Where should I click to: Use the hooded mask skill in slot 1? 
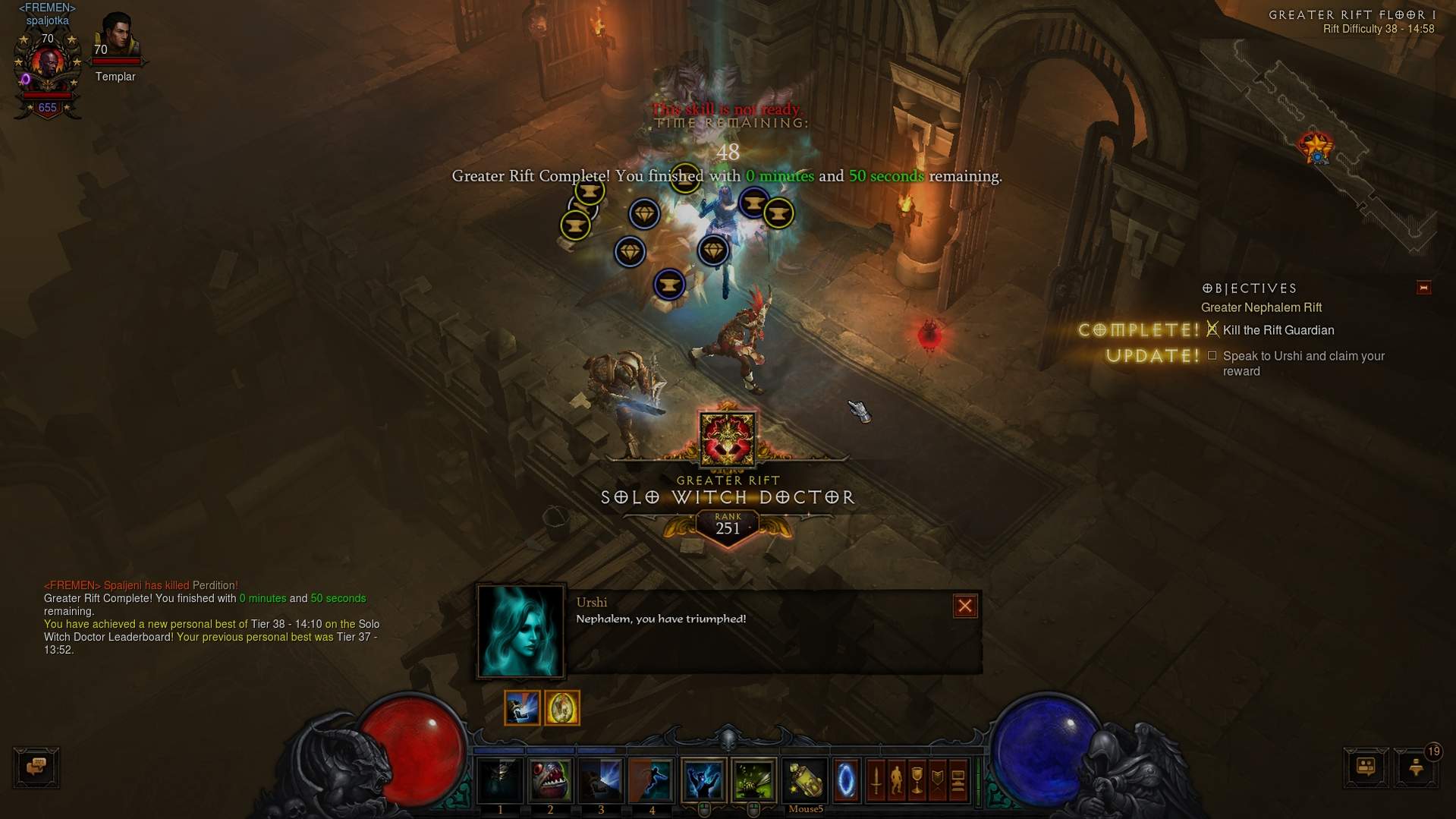(x=500, y=780)
